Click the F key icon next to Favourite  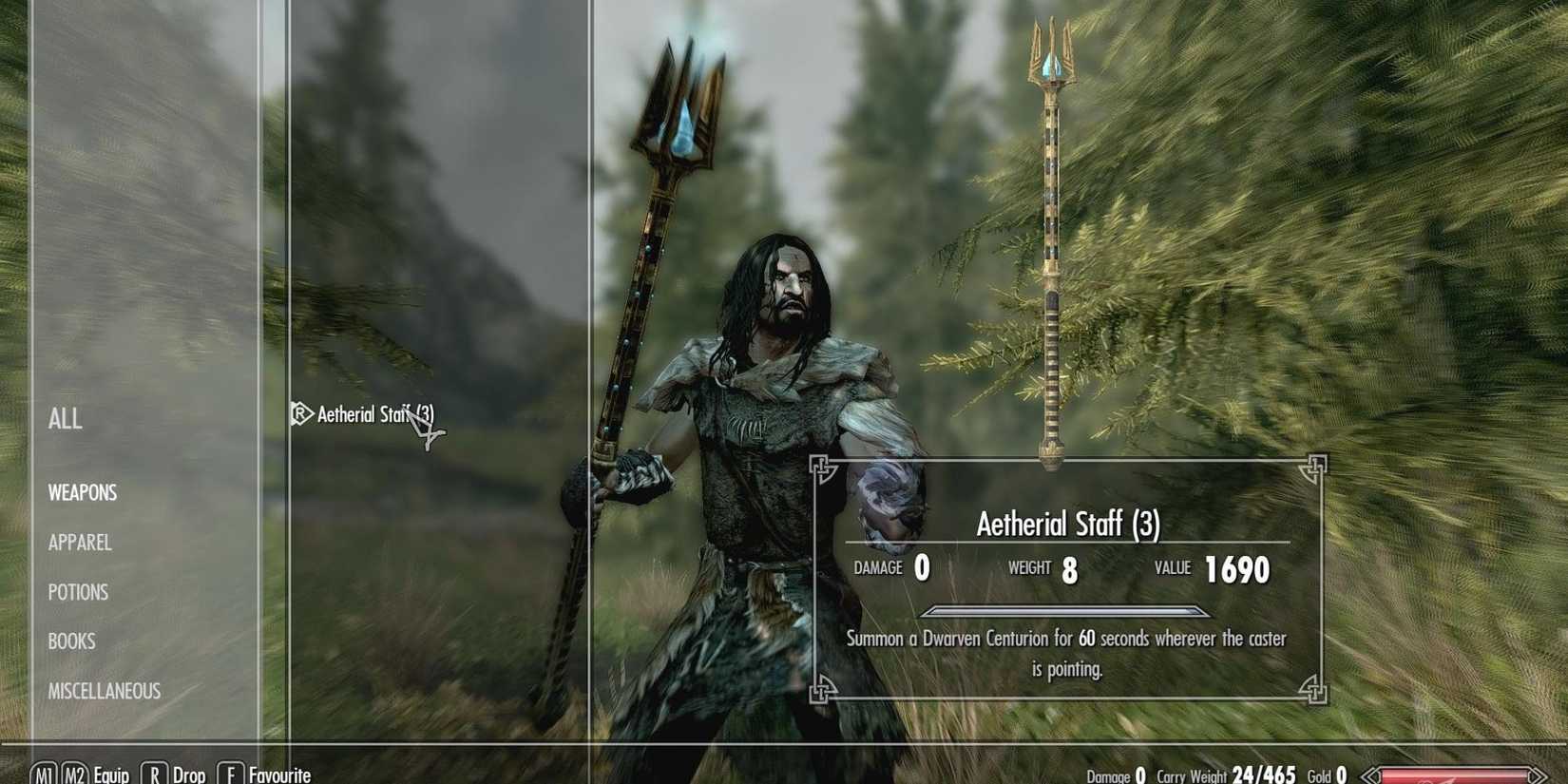point(231,774)
